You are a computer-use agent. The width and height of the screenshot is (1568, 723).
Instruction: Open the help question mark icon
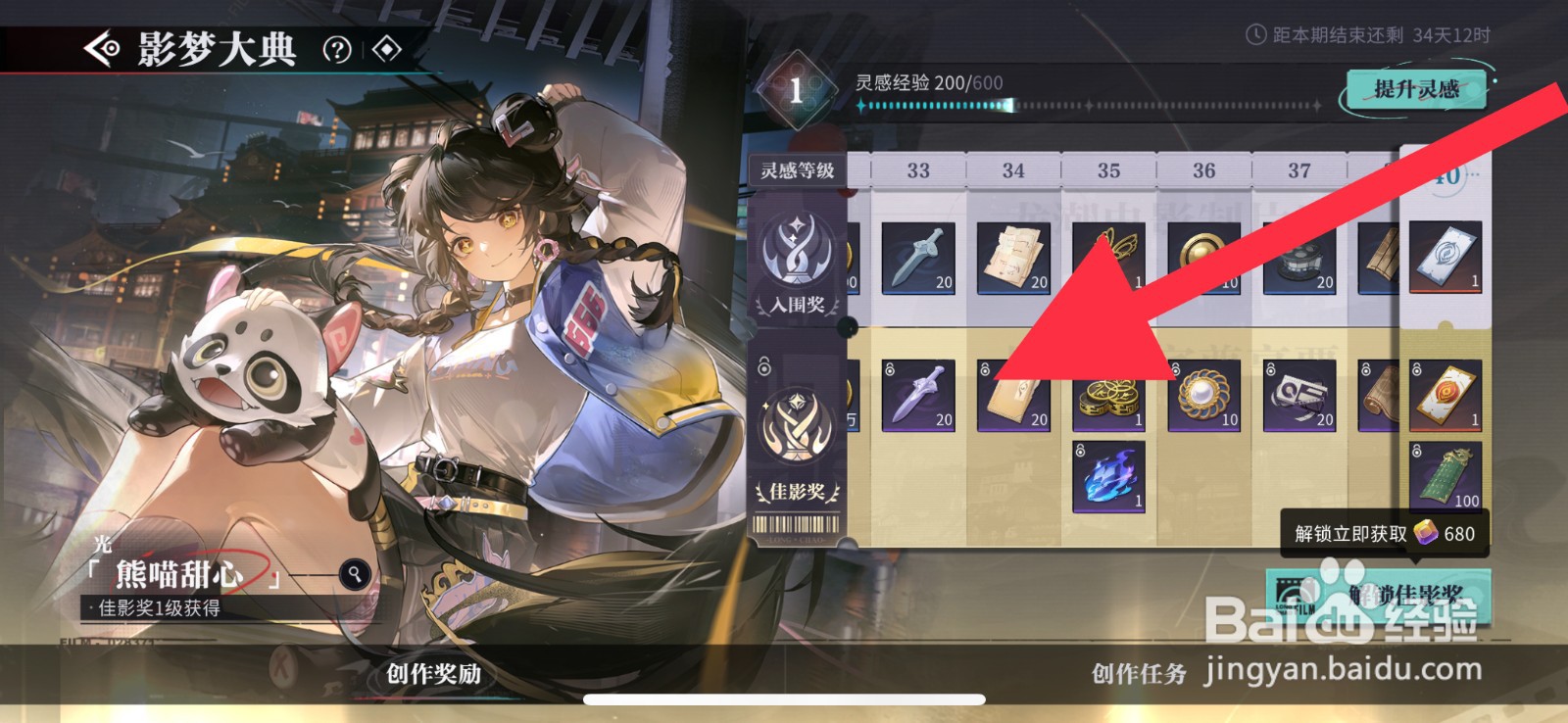pyautogui.click(x=335, y=49)
